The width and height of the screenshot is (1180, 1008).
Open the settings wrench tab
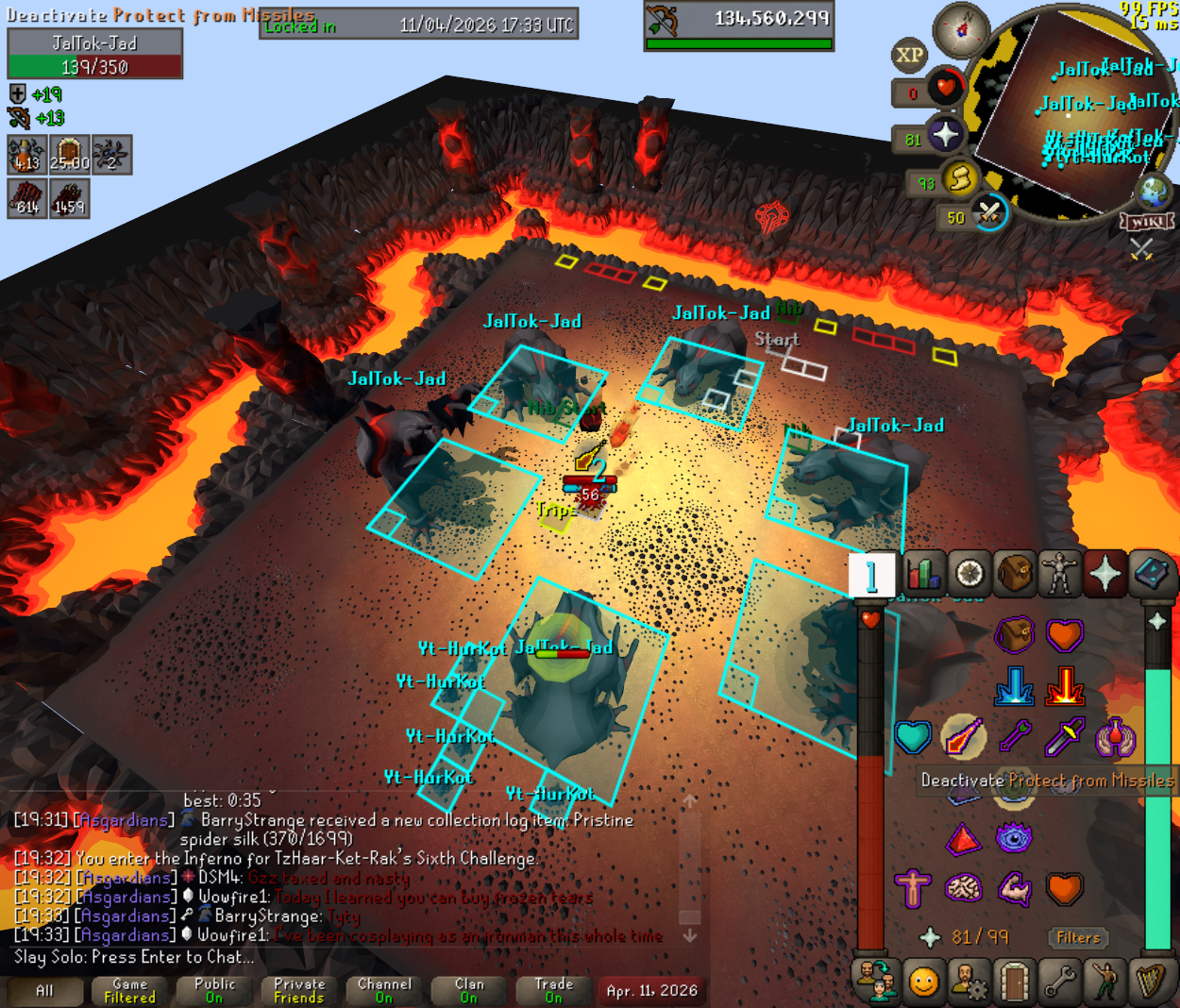click(x=1059, y=983)
